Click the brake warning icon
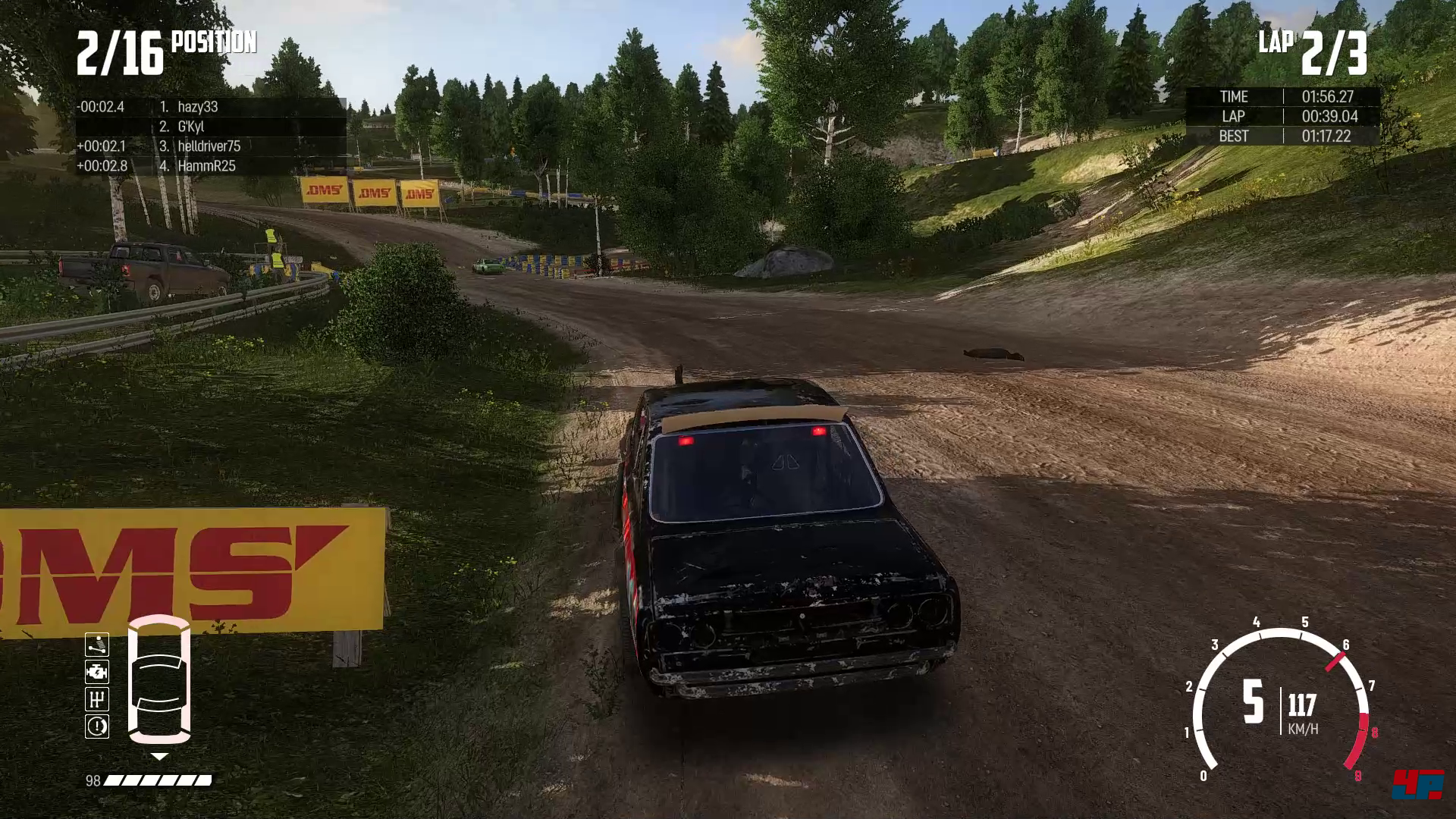Viewport: 1456px width, 819px height. click(97, 726)
